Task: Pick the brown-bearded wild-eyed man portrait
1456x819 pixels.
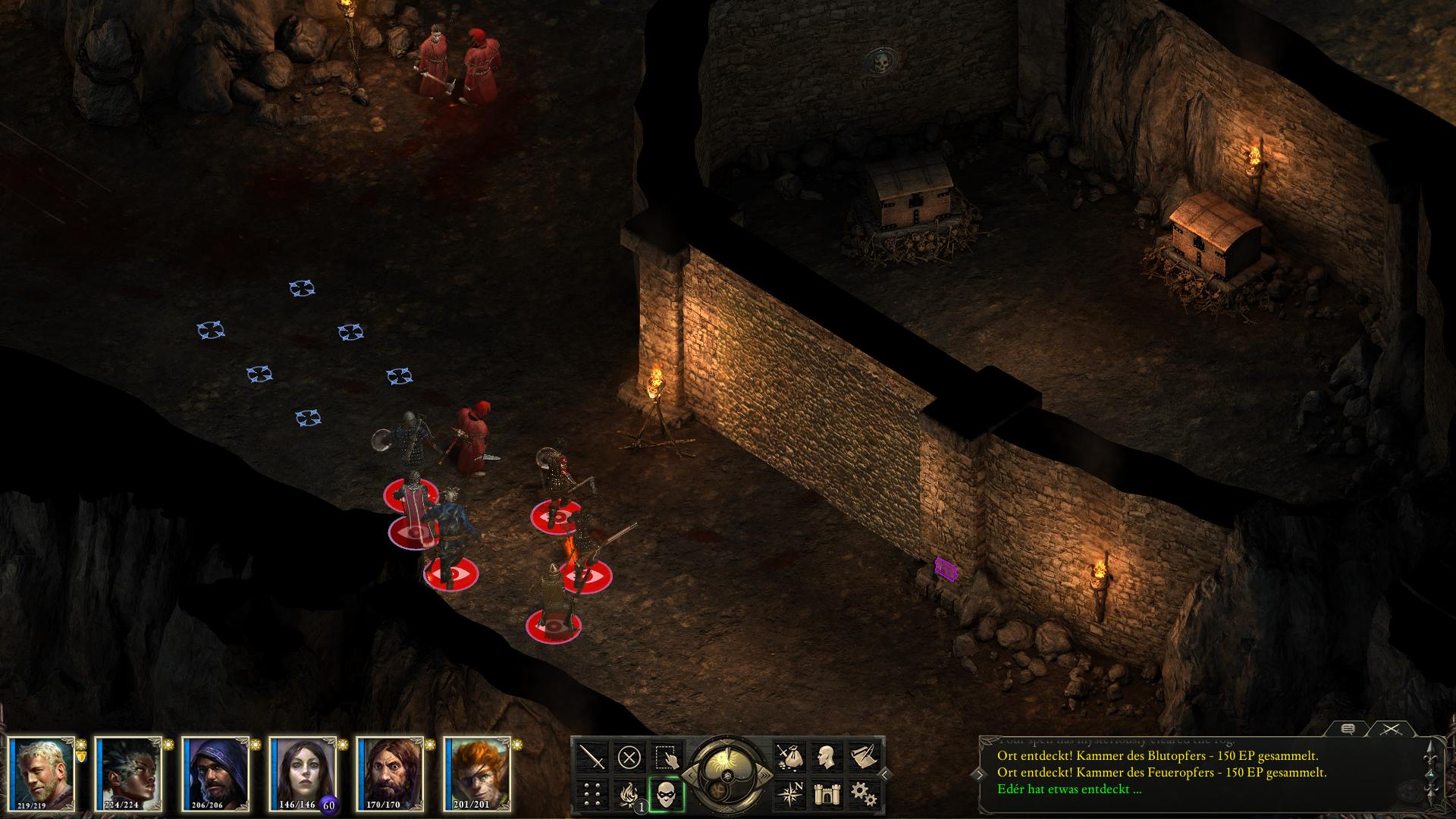Action: tap(391, 773)
